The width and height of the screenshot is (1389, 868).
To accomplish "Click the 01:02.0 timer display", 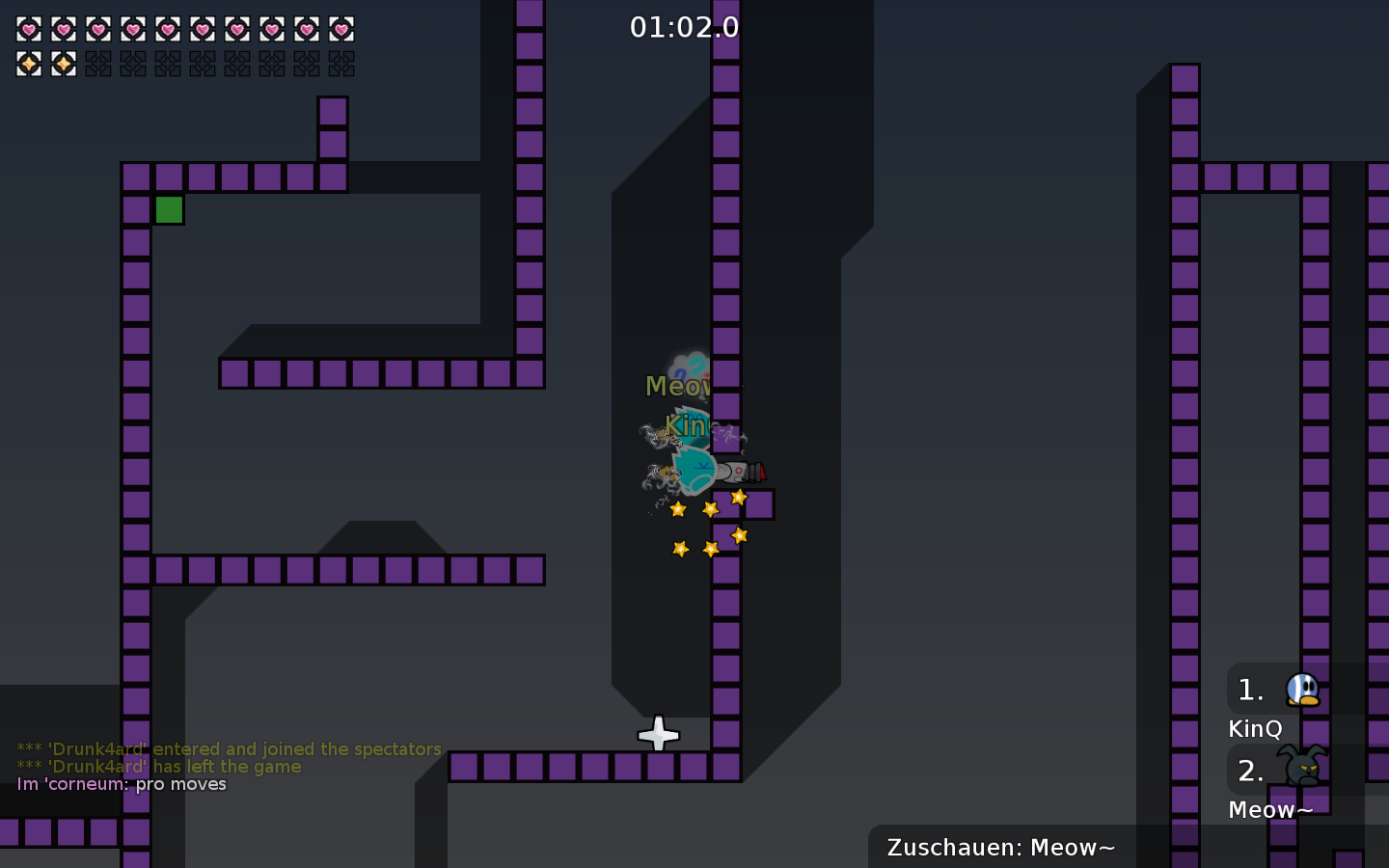I will point(686,27).
